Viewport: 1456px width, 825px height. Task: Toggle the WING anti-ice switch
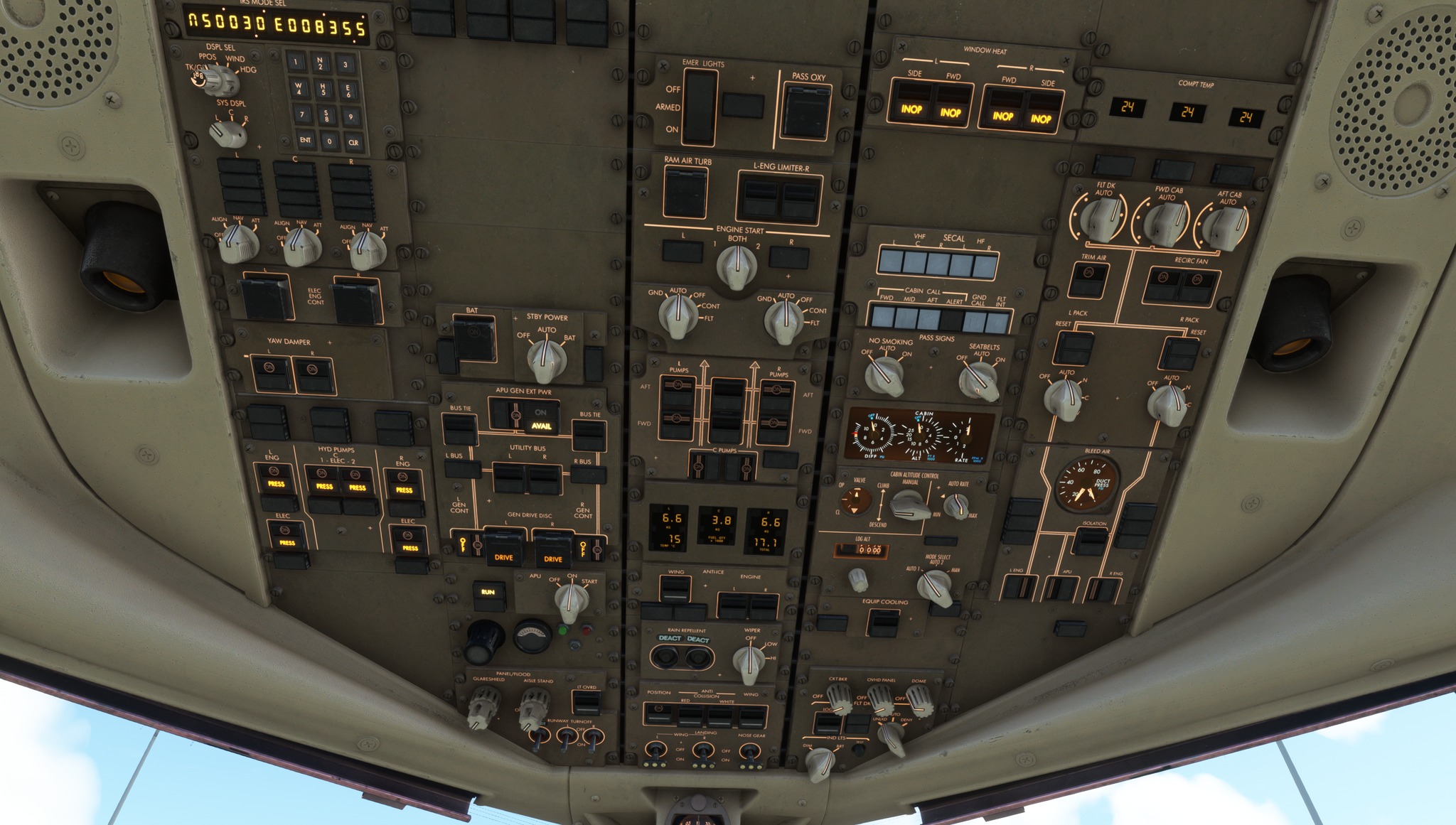(675, 588)
